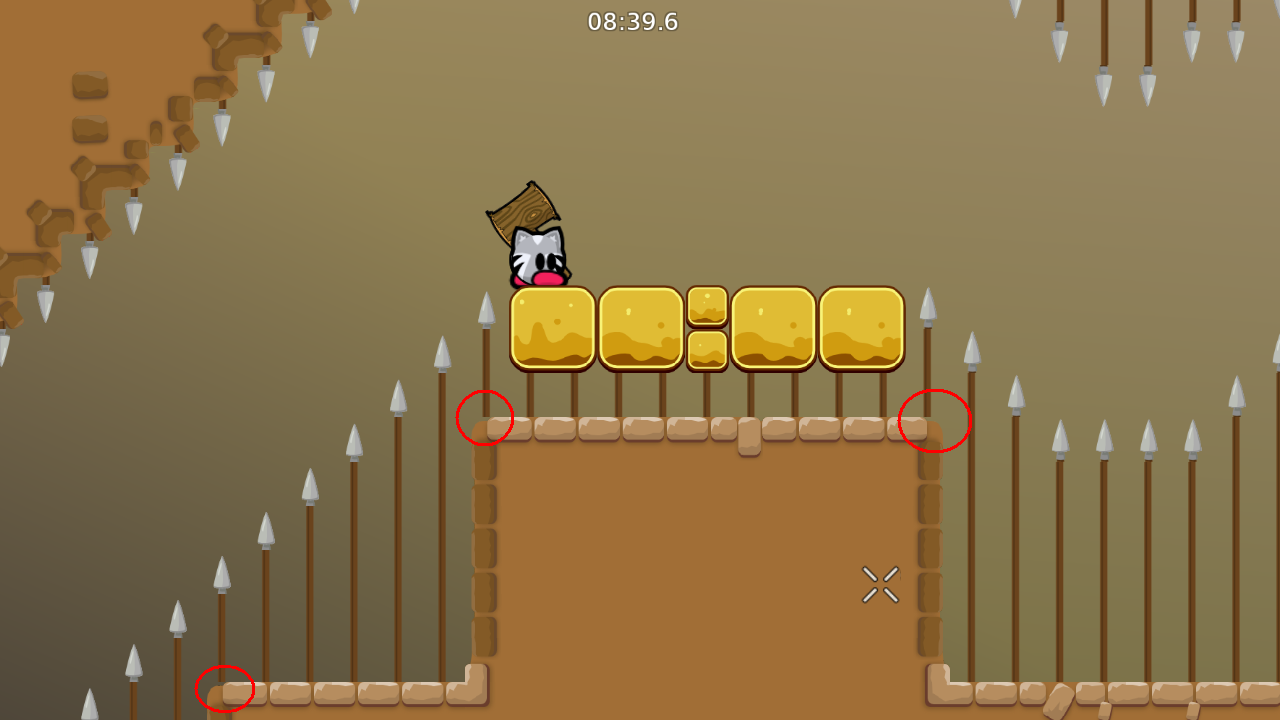1280x720 pixels.
Task: Click the tallest spear between the gold blocks
Action: [x=927, y=295]
